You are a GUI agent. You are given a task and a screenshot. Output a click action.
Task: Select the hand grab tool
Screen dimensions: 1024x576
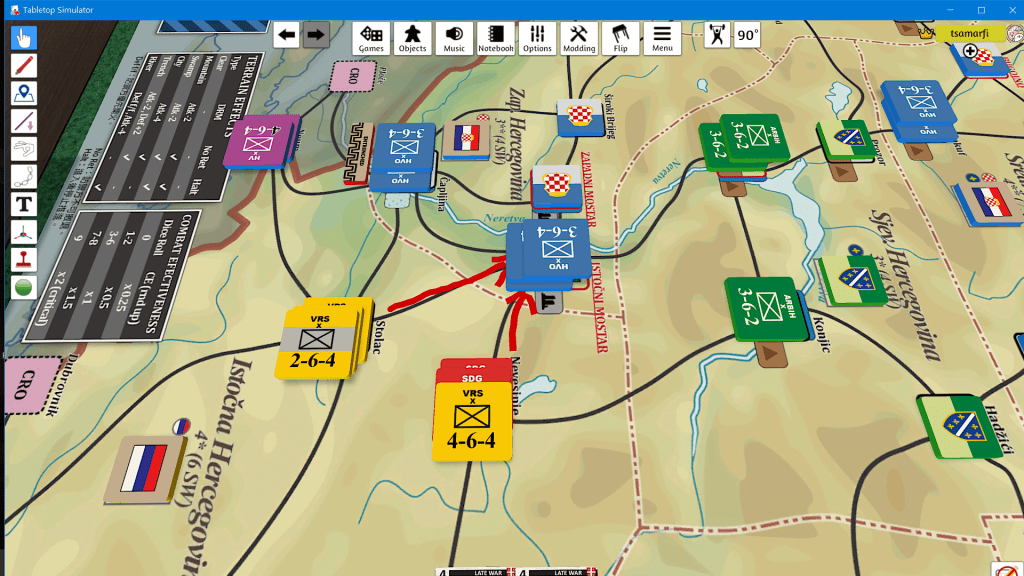(x=23, y=39)
